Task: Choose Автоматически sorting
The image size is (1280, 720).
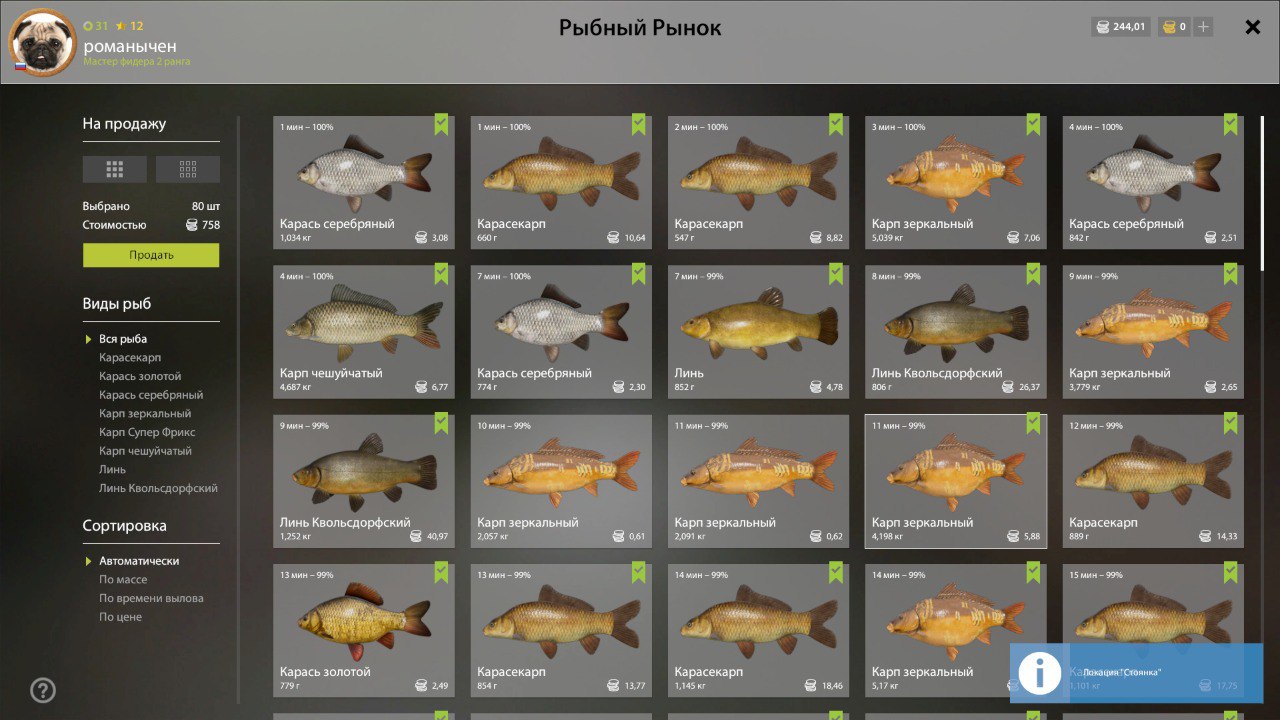Action: (x=139, y=561)
